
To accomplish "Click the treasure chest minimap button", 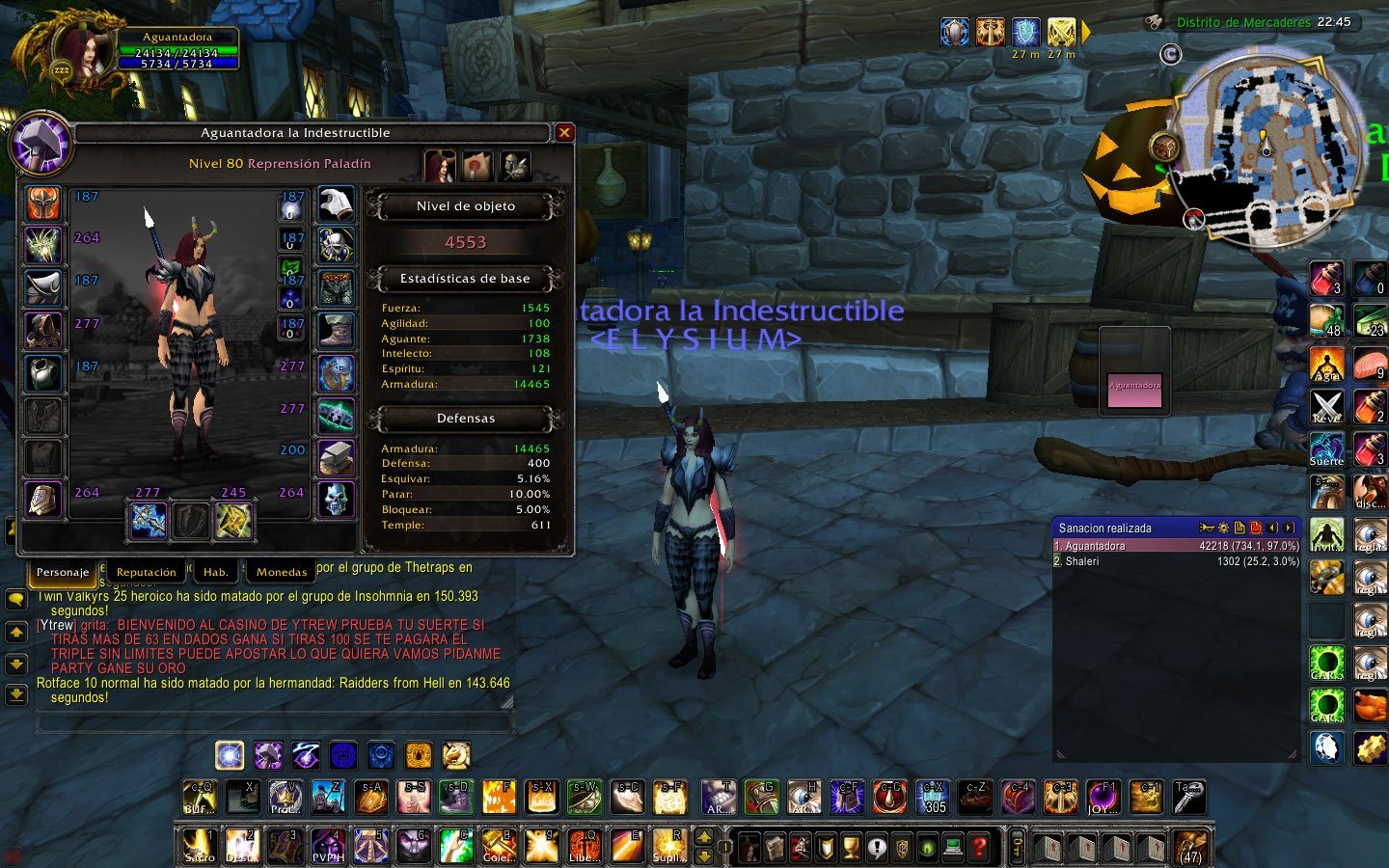I will point(1165,148).
